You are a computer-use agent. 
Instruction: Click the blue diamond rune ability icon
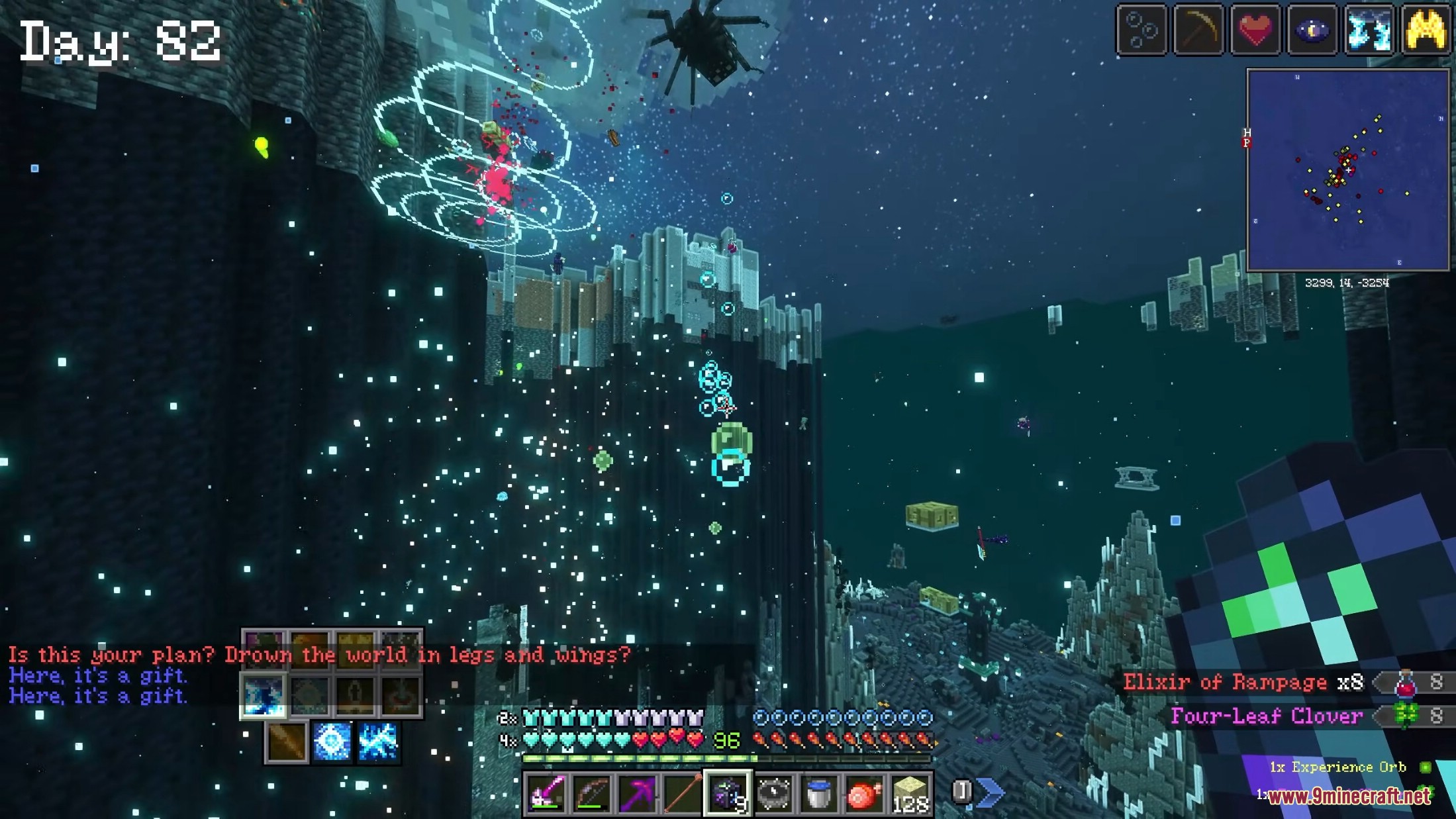332,742
